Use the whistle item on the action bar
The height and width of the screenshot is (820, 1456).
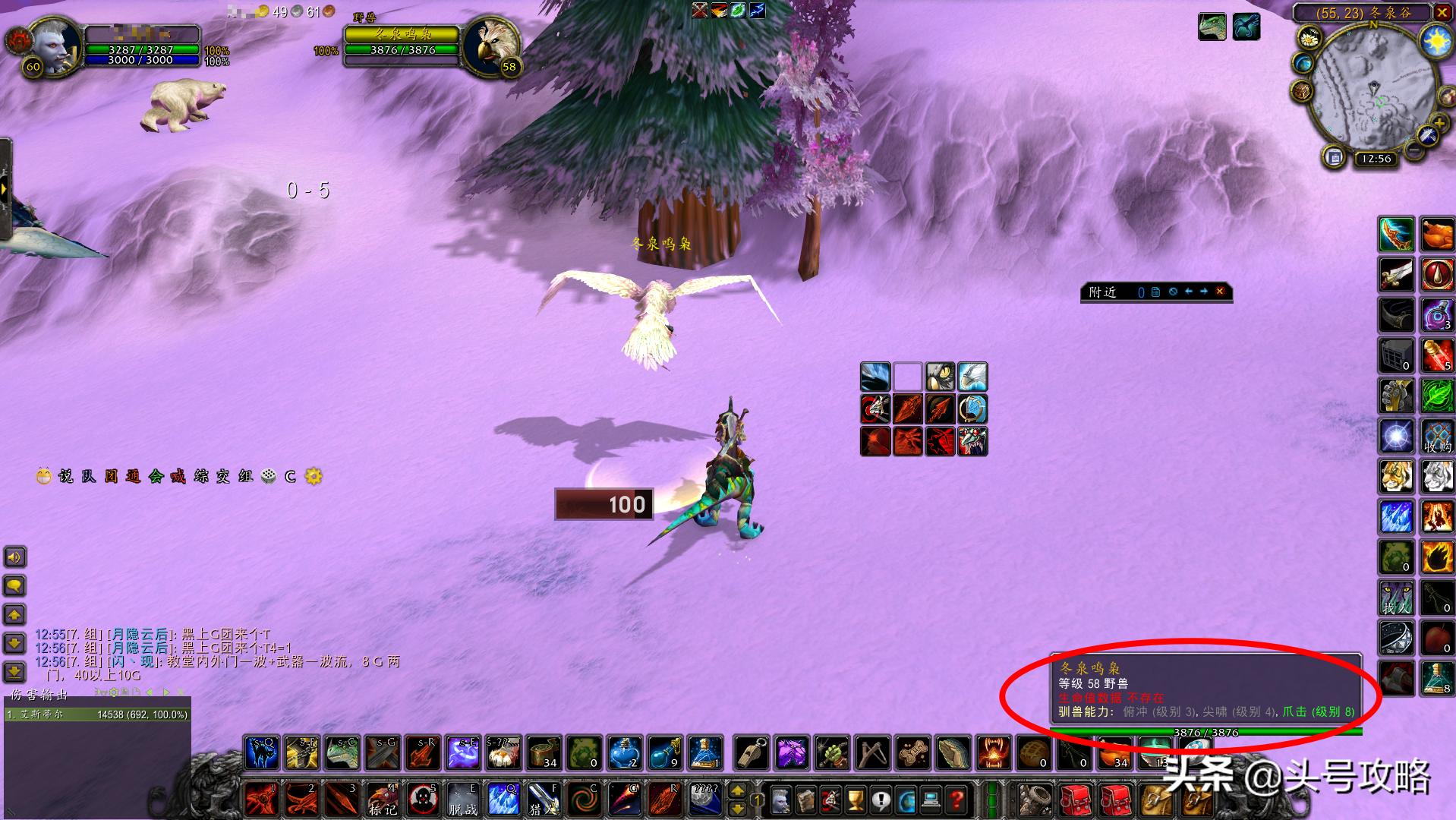point(752,752)
